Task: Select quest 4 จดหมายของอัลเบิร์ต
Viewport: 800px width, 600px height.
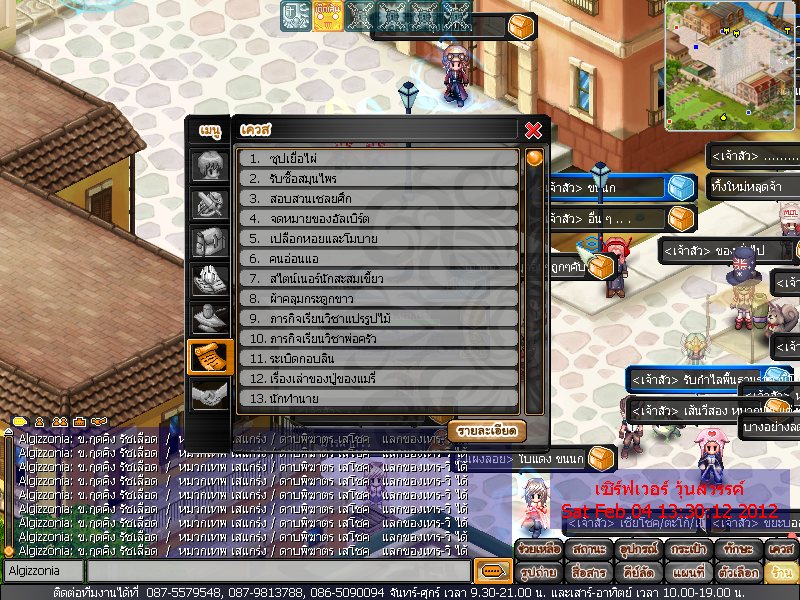Action: pos(378,218)
